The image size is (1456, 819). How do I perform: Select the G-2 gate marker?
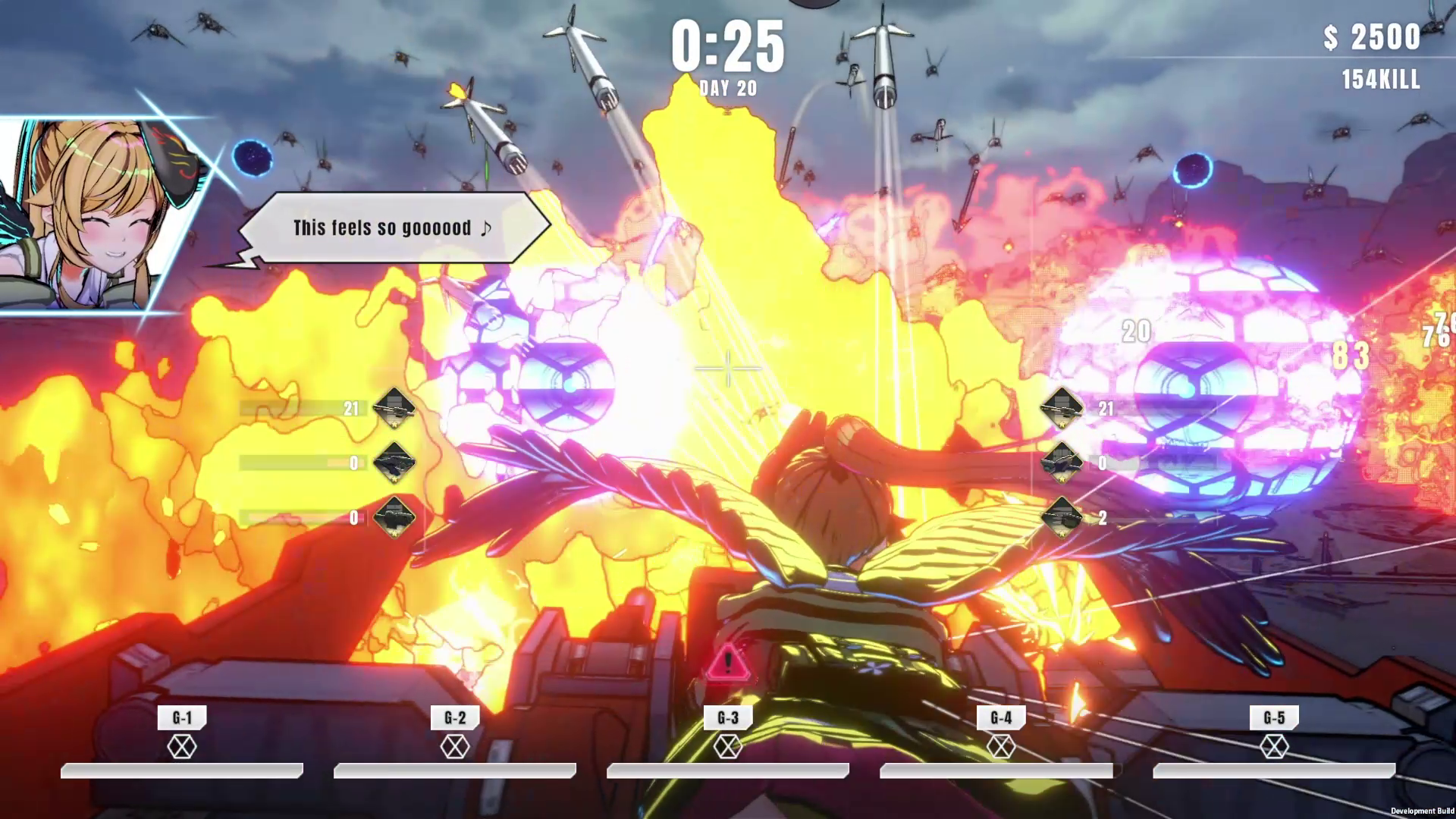(x=455, y=718)
